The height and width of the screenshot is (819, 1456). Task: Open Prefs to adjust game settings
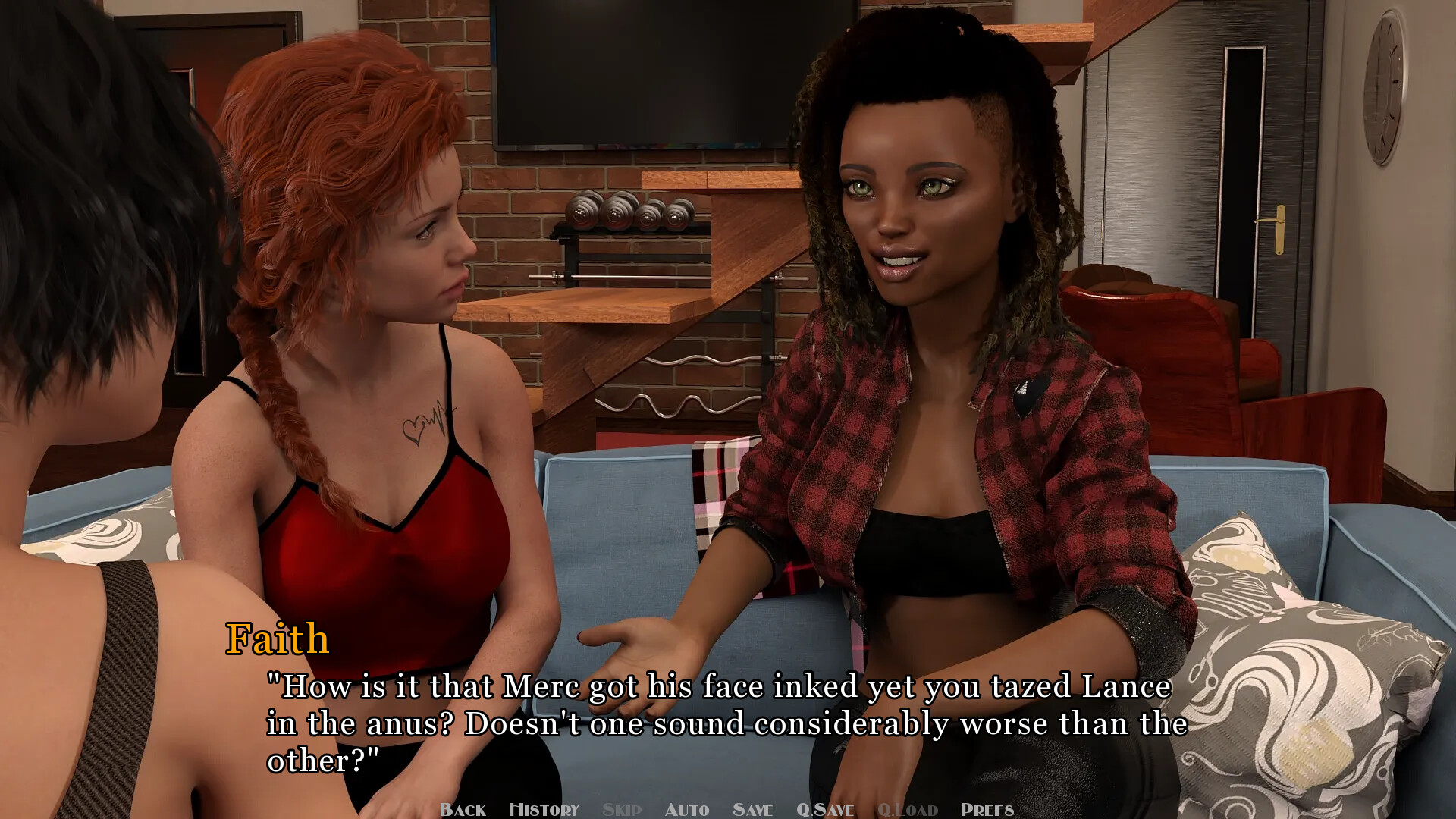[x=987, y=808]
